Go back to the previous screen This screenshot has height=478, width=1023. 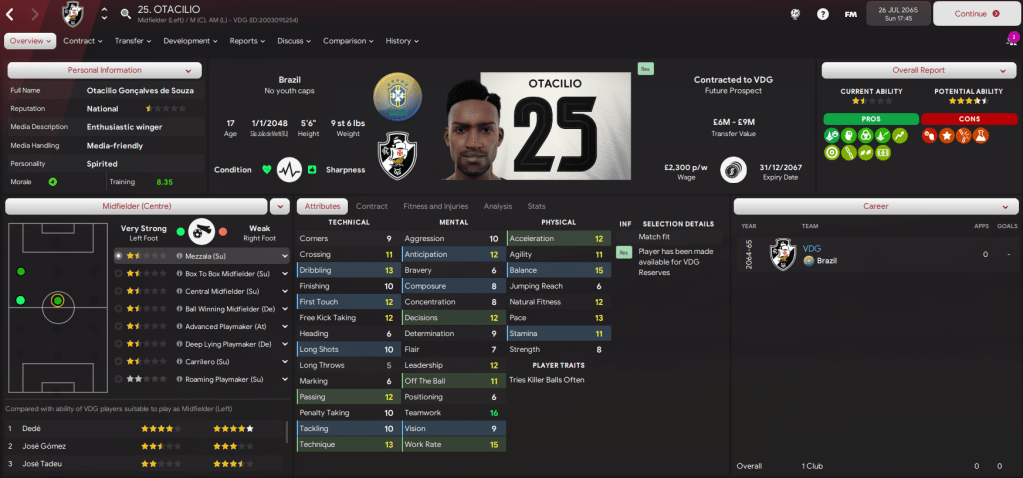[x=11, y=14]
